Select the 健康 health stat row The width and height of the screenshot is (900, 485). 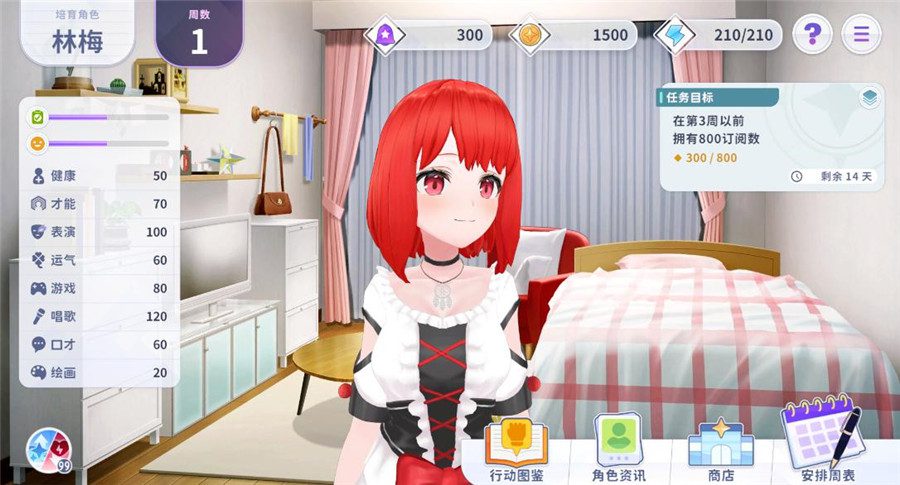point(98,176)
